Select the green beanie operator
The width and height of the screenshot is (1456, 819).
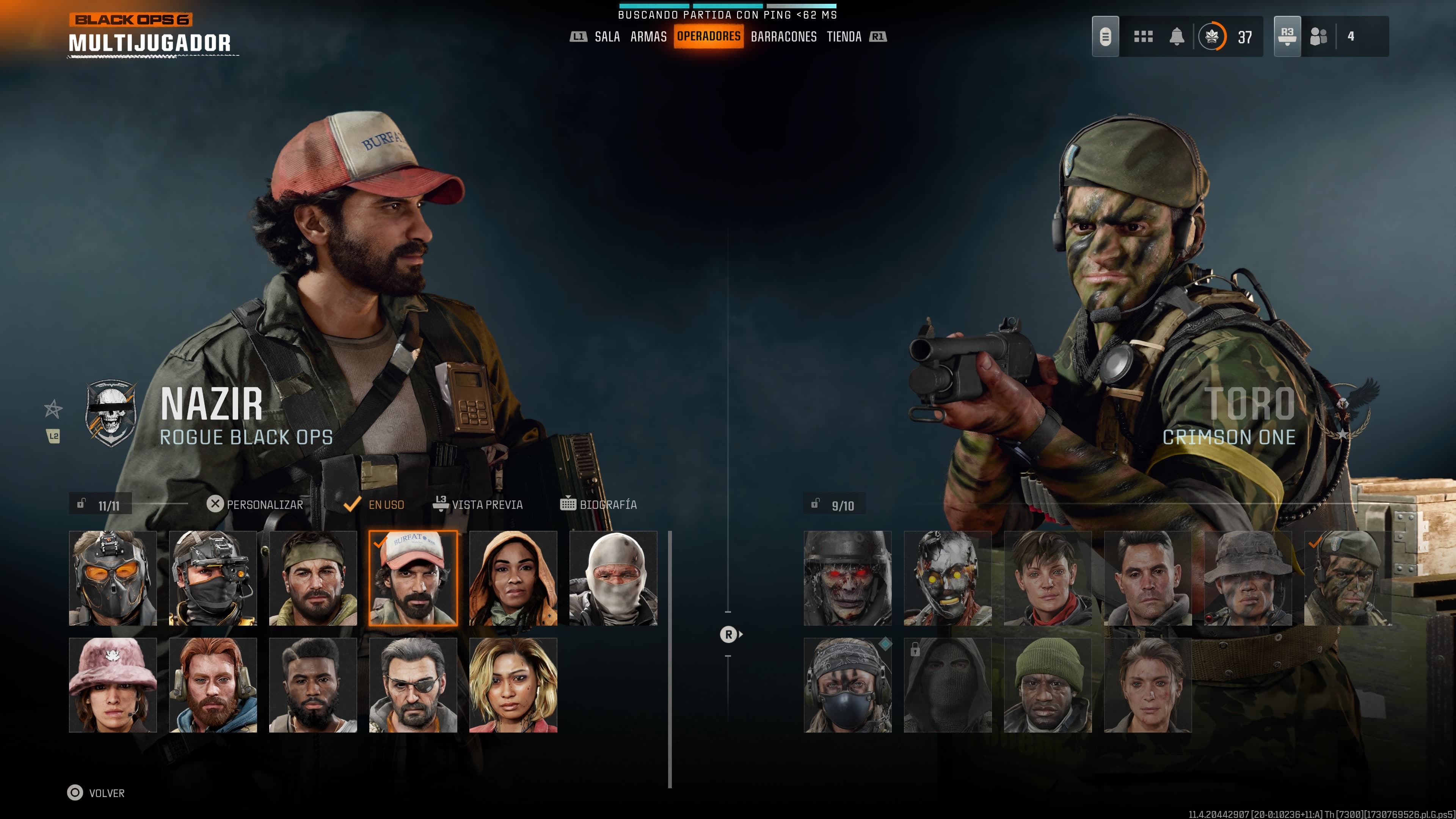tap(1048, 685)
